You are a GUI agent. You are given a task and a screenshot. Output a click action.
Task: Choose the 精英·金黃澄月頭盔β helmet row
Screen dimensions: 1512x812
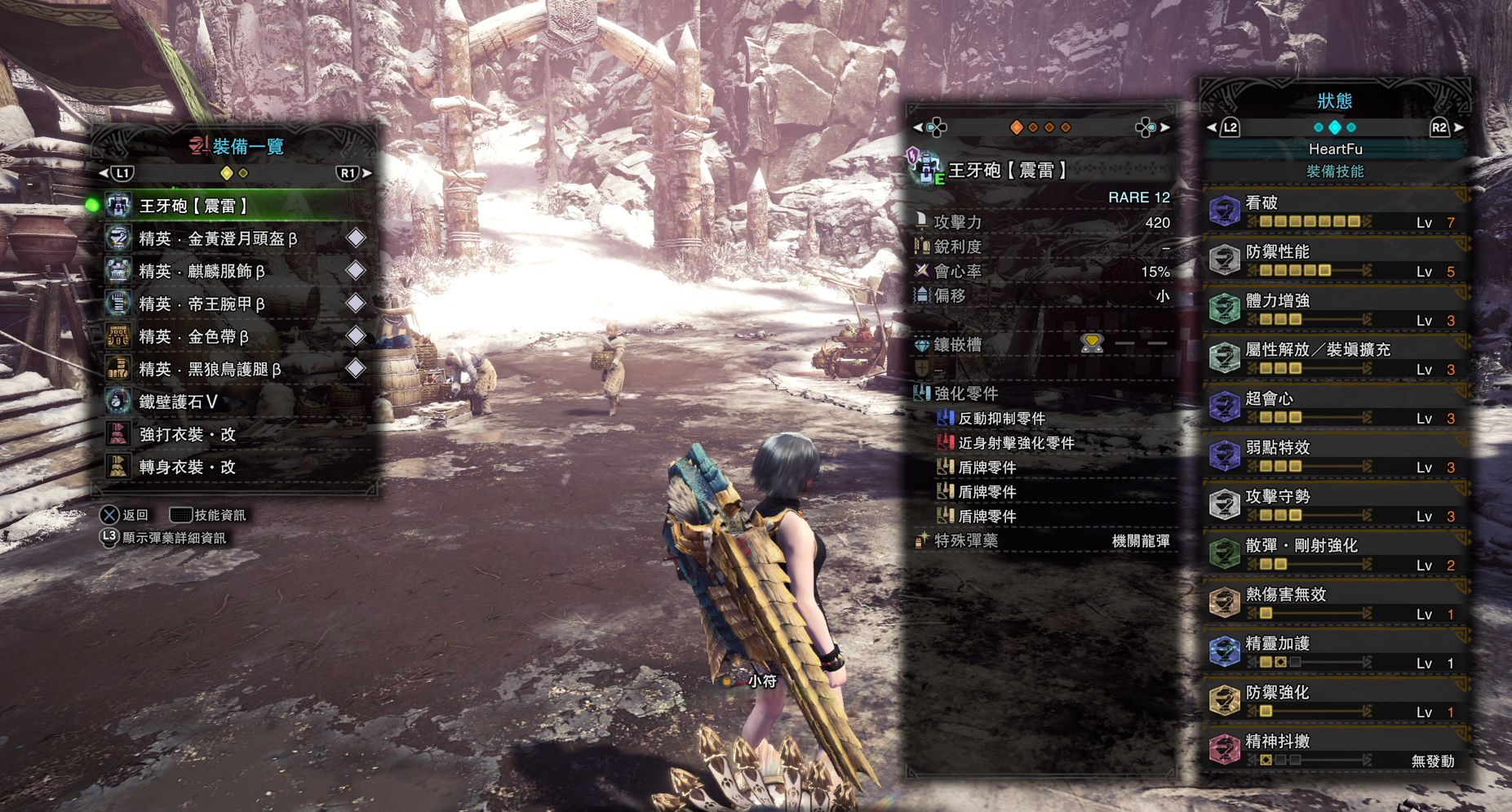pyautogui.click(x=218, y=238)
